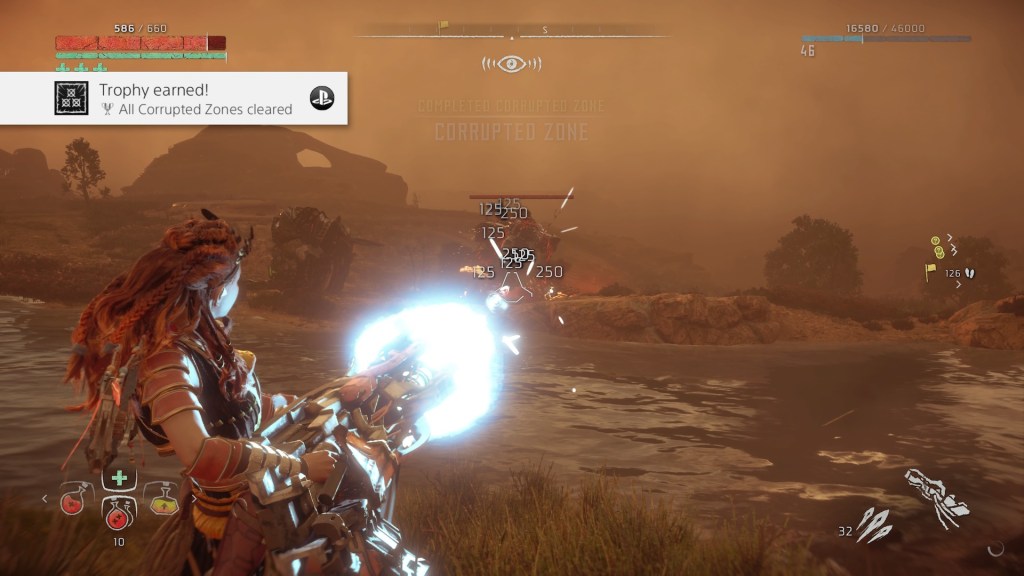
Task: Use the selected red health potion
Action: 120,510
